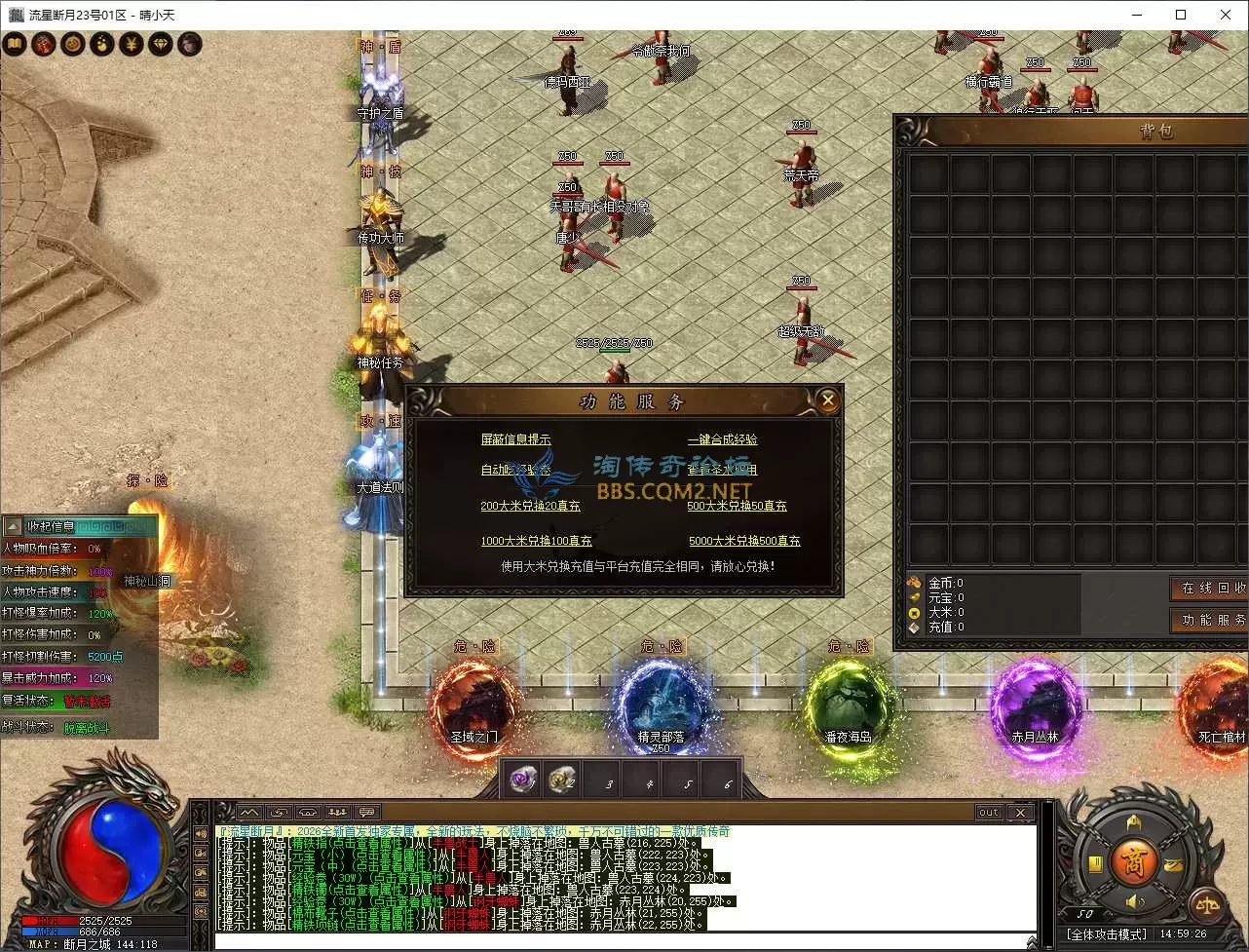
Task: Toggle the 全体攻击模式 attack mode
Action: click(1106, 934)
